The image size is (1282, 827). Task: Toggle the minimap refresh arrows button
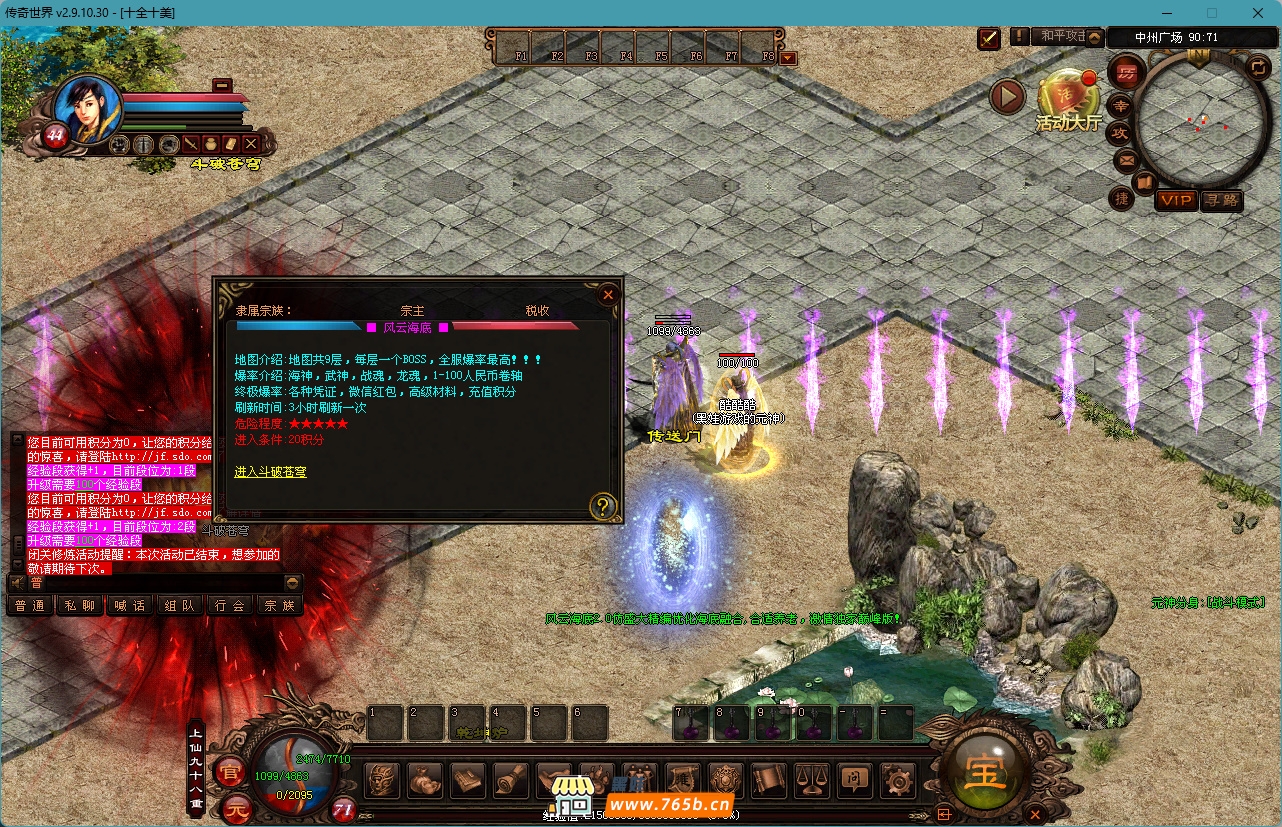point(1259,68)
